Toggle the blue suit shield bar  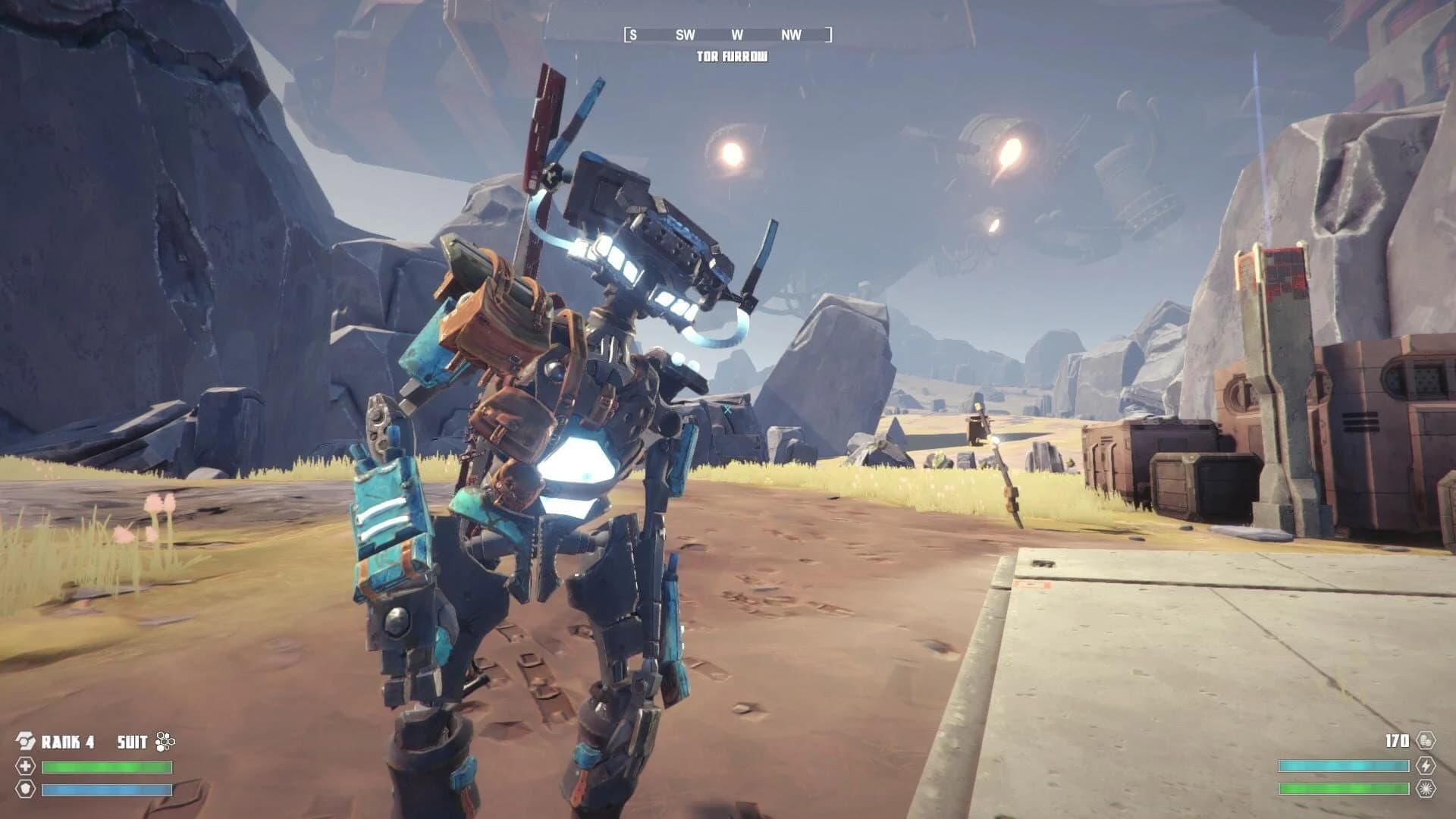(x=106, y=791)
